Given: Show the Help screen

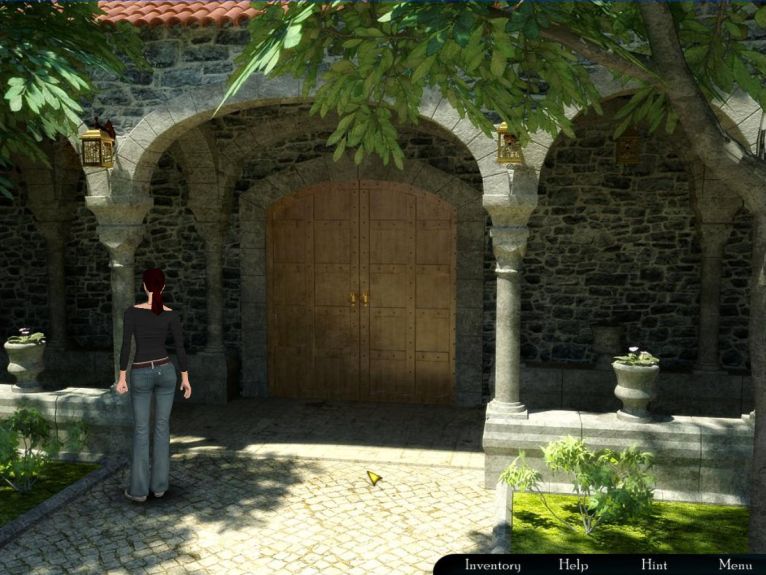Looking at the screenshot, I should point(573,565).
